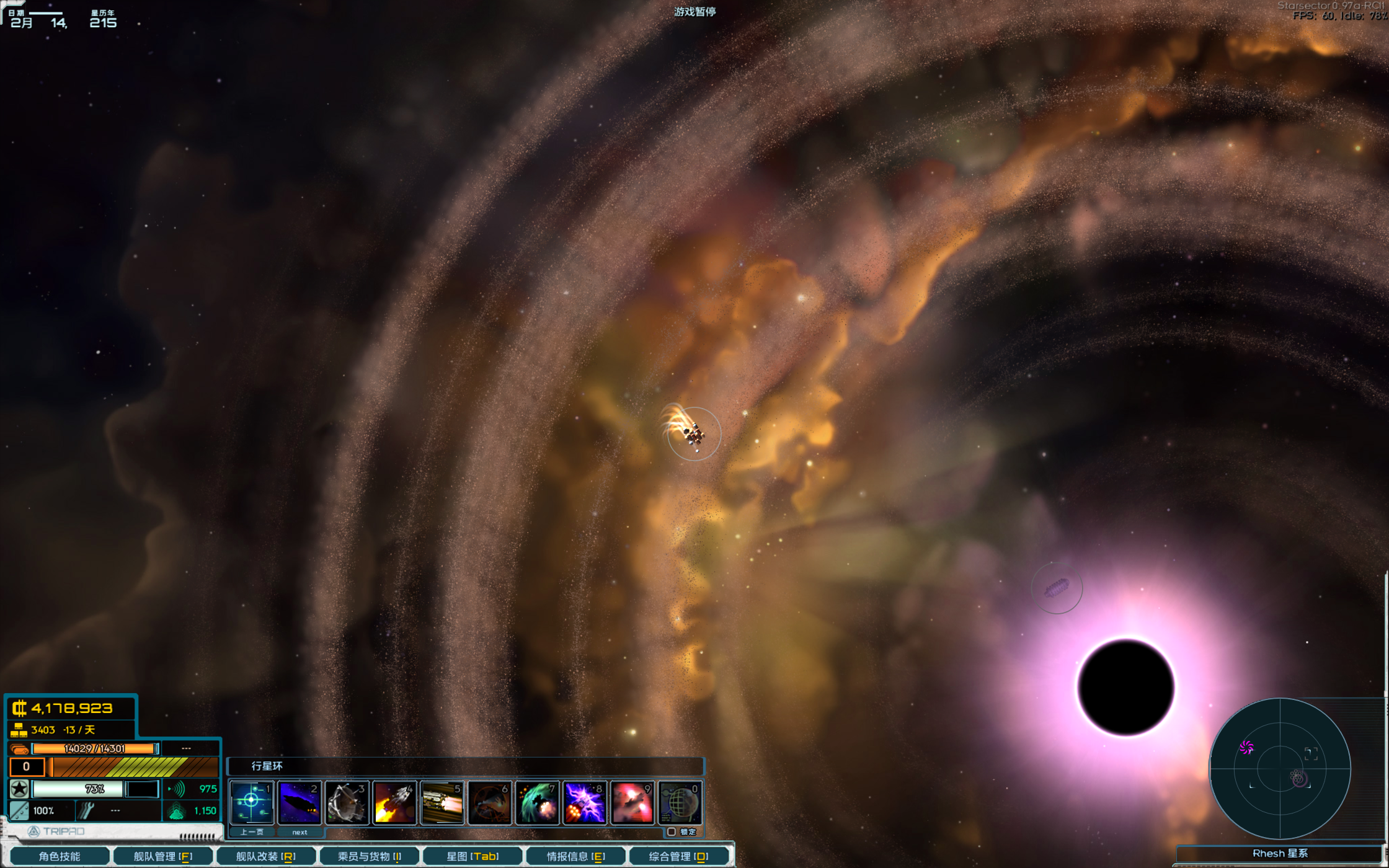Select the dimmed ability in slot 6
Screen dimensions: 1389x868
[490, 802]
